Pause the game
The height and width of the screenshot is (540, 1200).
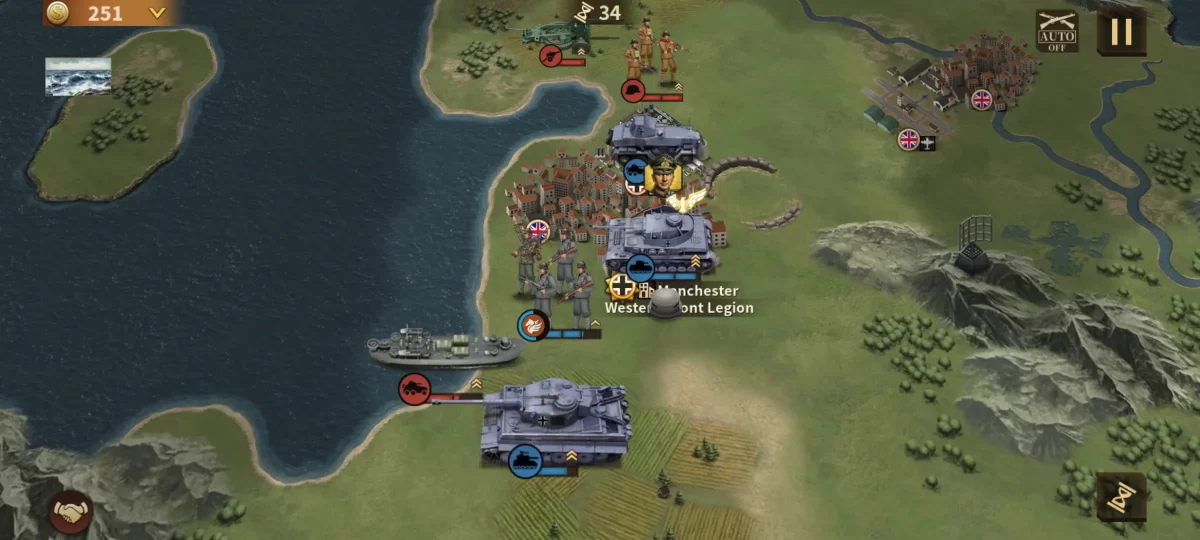[x=1122, y=31]
